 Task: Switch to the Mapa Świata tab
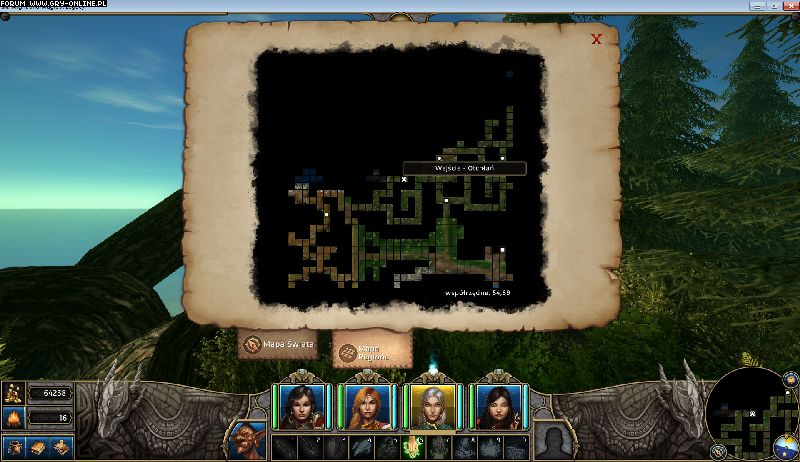pyautogui.click(x=277, y=345)
